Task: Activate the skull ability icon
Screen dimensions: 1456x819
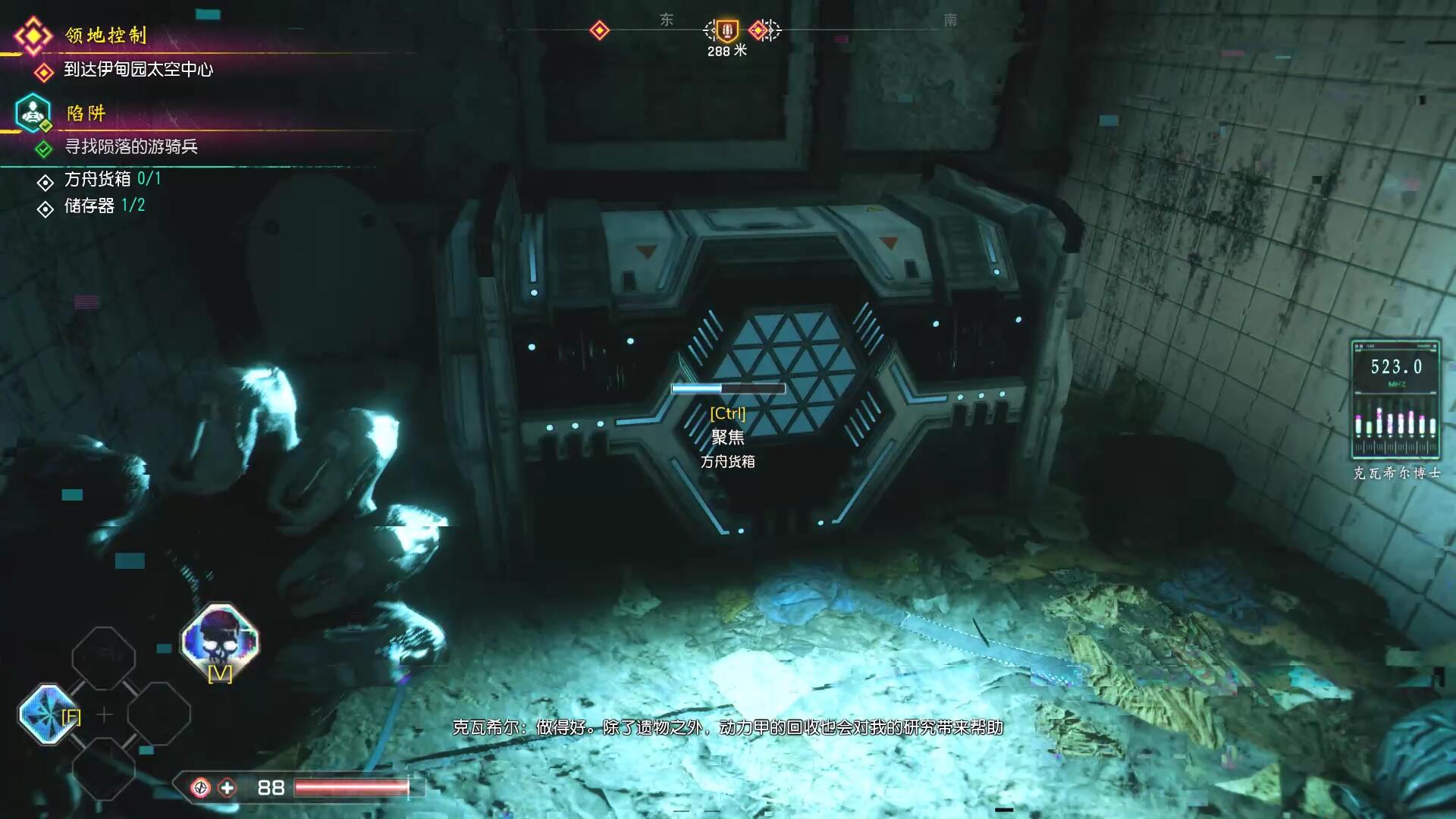Action: click(x=220, y=641)
